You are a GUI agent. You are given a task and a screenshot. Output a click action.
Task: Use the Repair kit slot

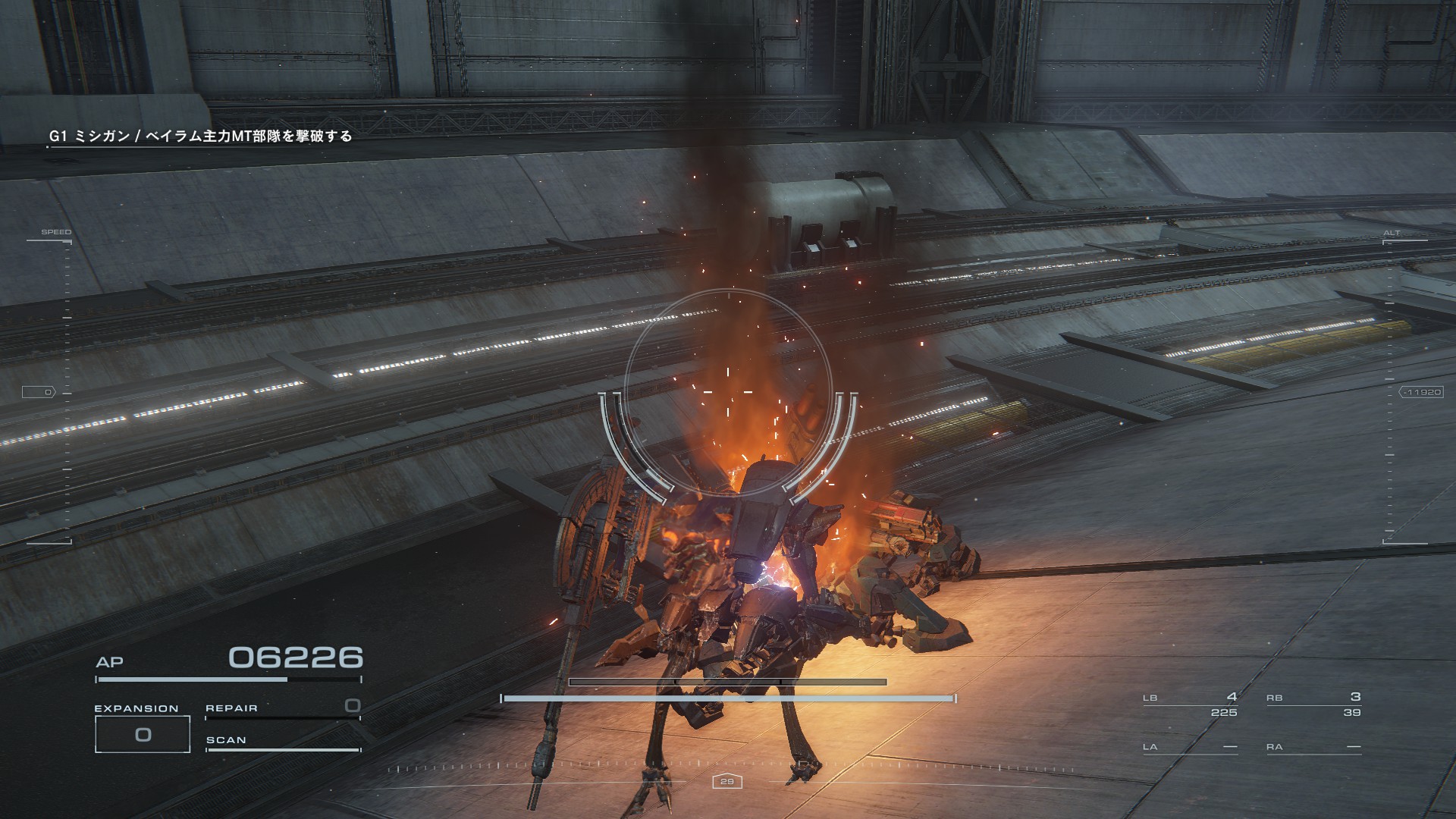click(282, 708)
